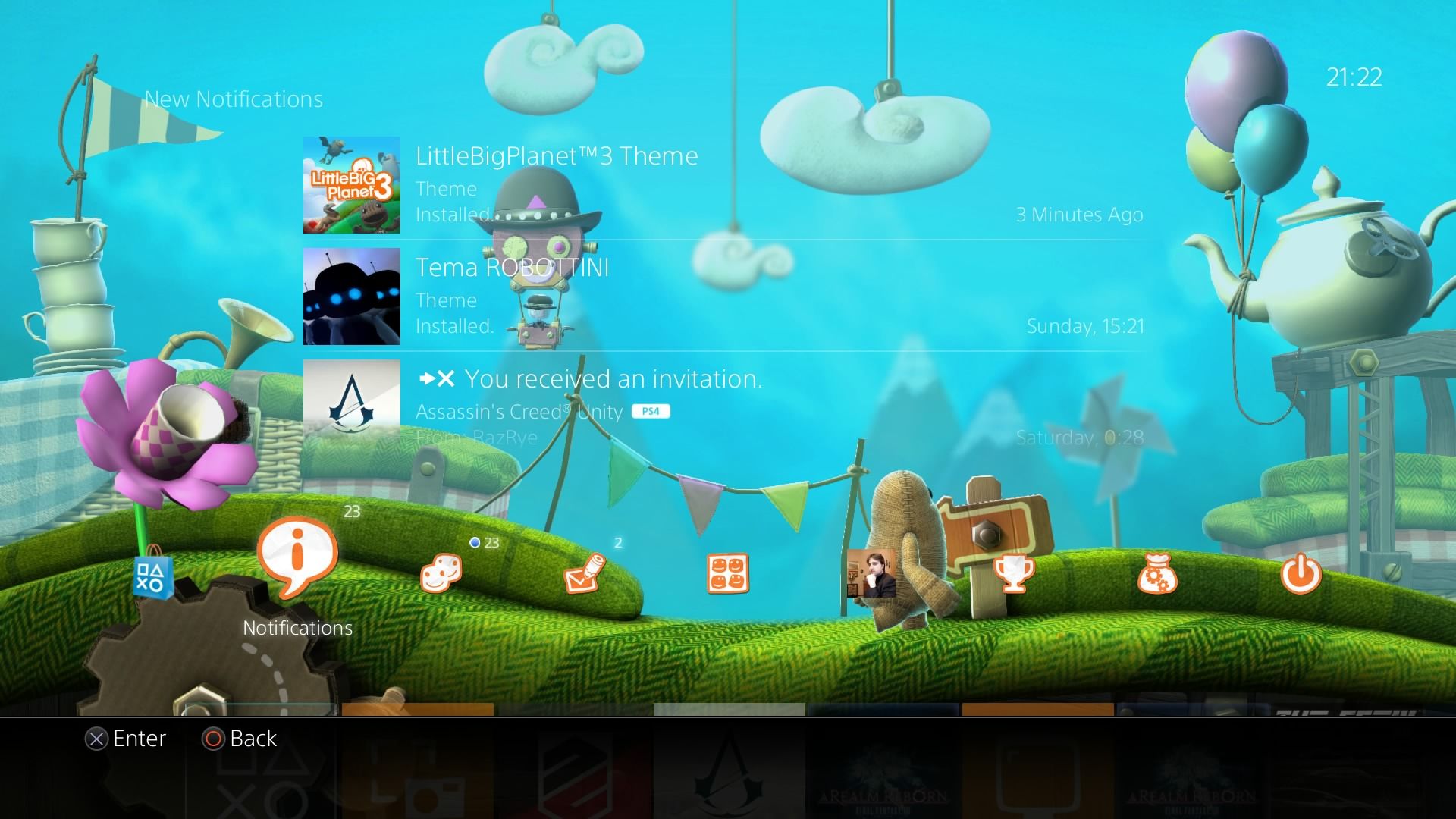This screenshot has width=1456, height=819.
Task: Click the robot theme thumbnail
Action: tap(351, 296)
